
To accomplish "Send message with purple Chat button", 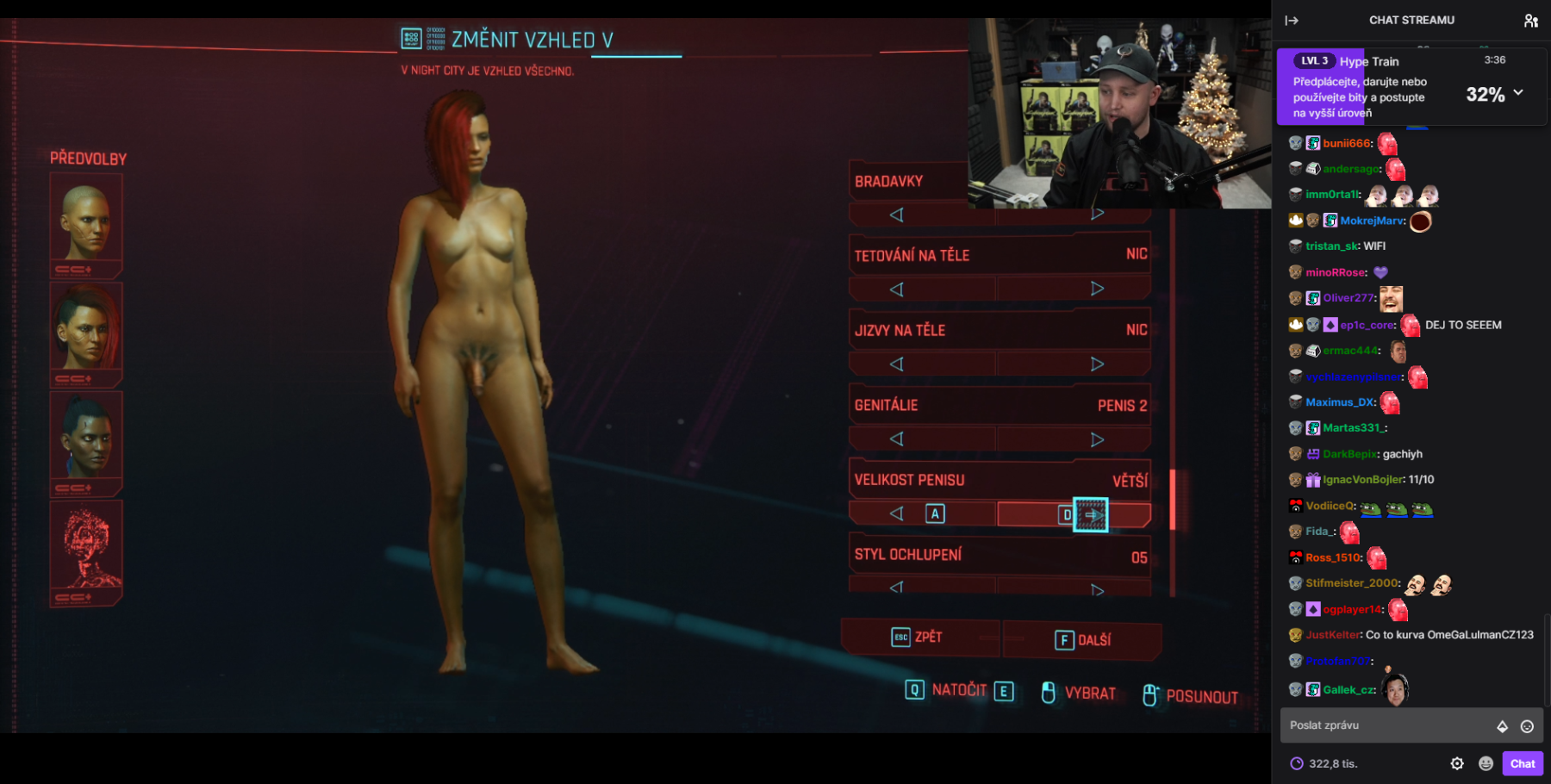I will [1522, 763].
